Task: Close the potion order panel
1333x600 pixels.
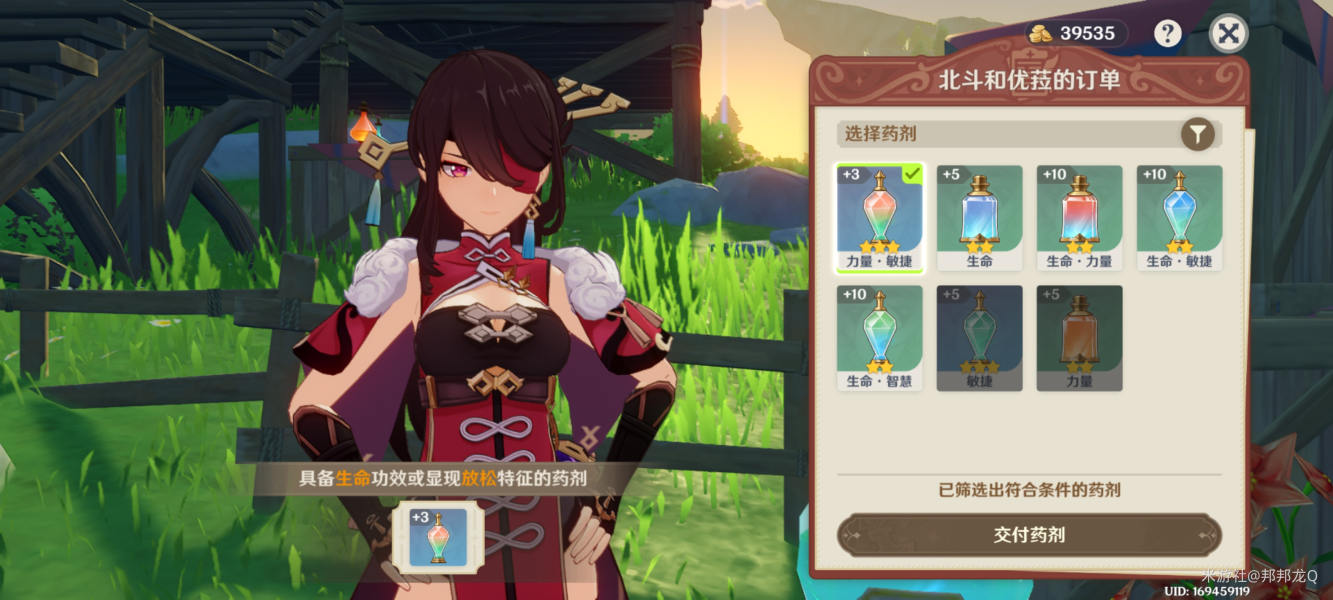Action: (x=1228, y=34)
